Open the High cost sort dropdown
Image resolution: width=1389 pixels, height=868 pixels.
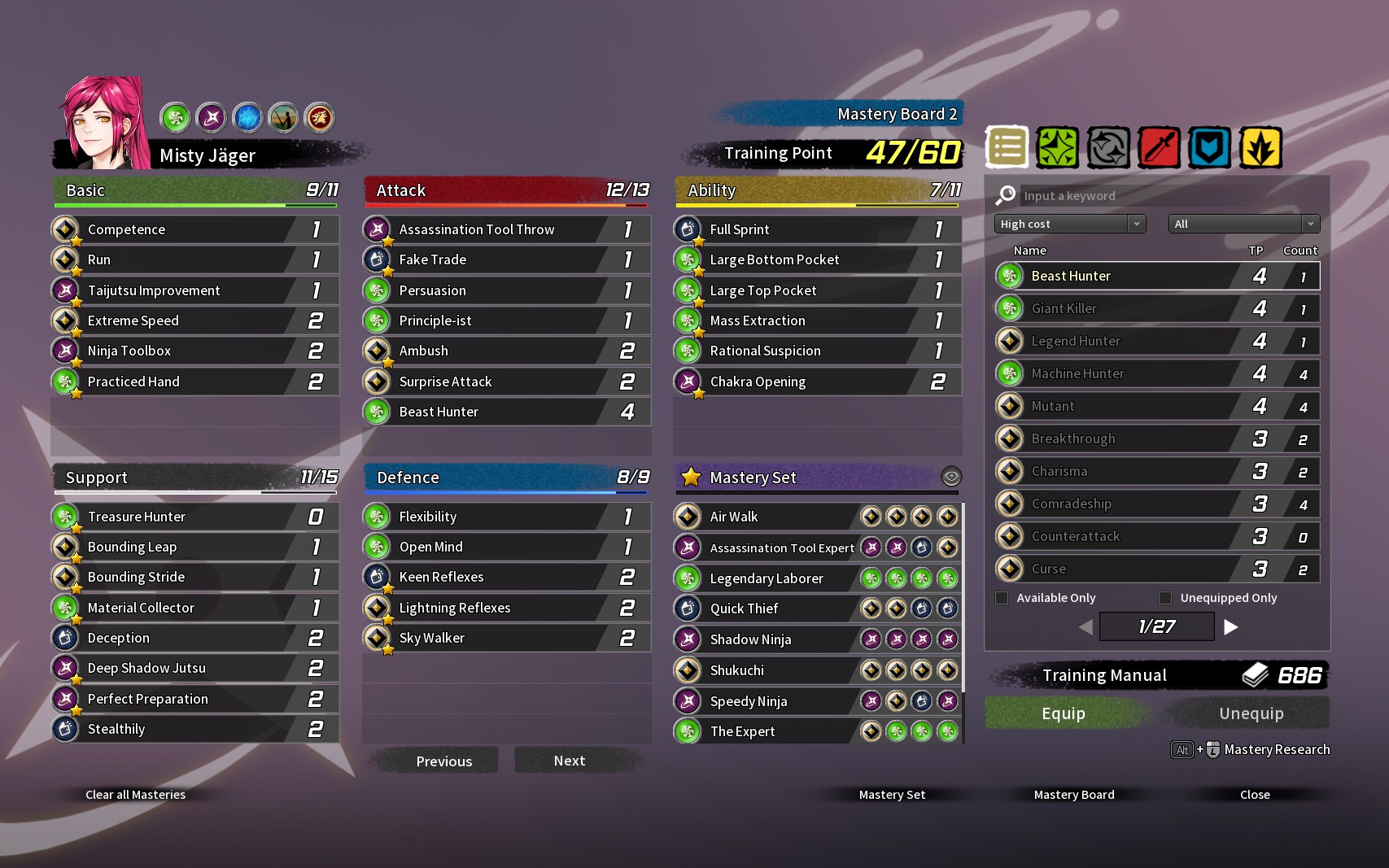(x=1069, y=224)
